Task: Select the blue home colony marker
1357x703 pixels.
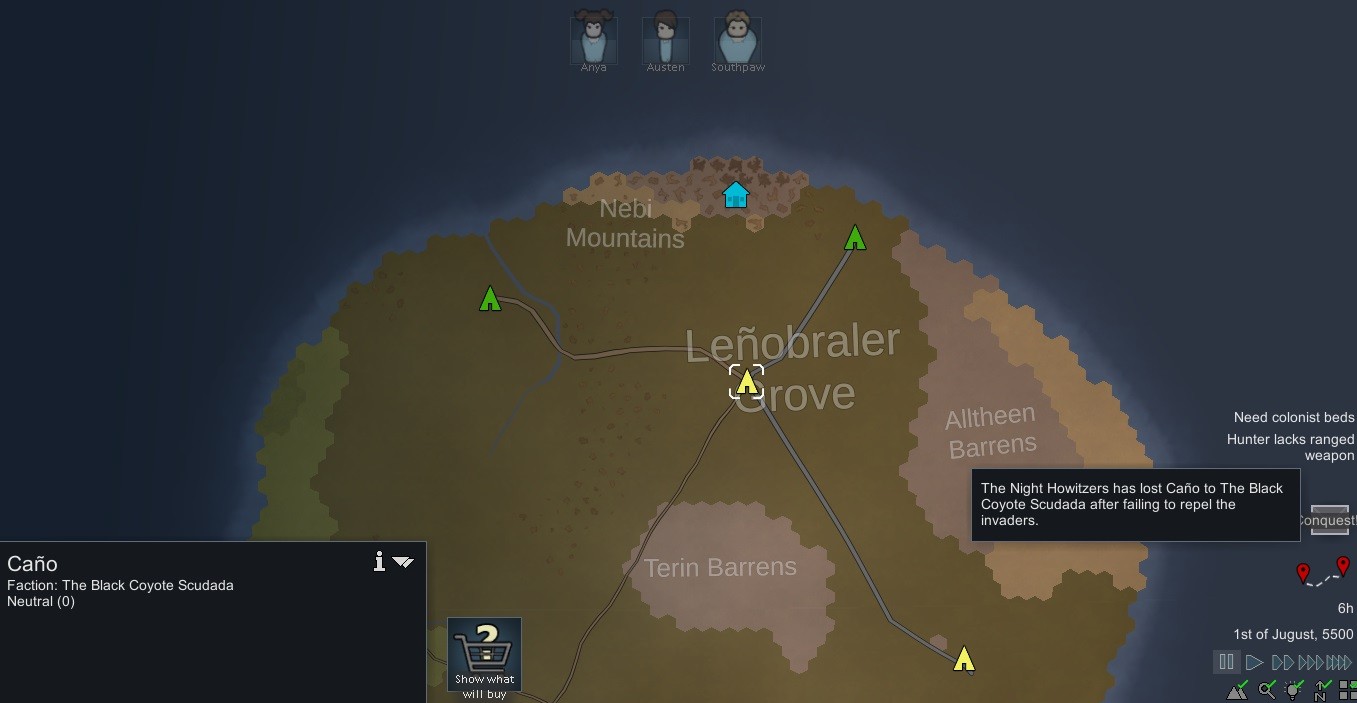Action: 736,194
